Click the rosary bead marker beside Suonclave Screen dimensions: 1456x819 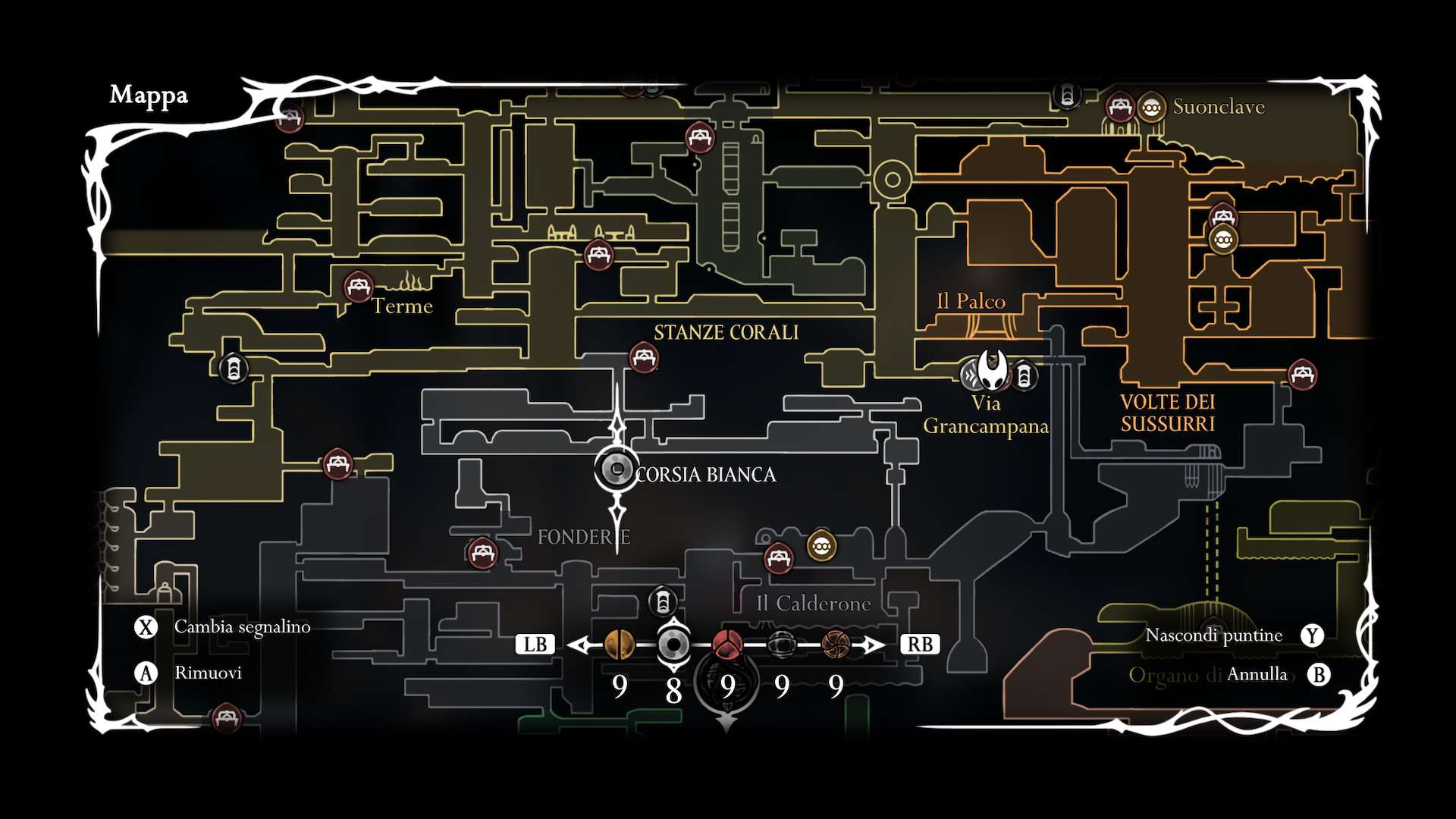tap(1151, 108)
